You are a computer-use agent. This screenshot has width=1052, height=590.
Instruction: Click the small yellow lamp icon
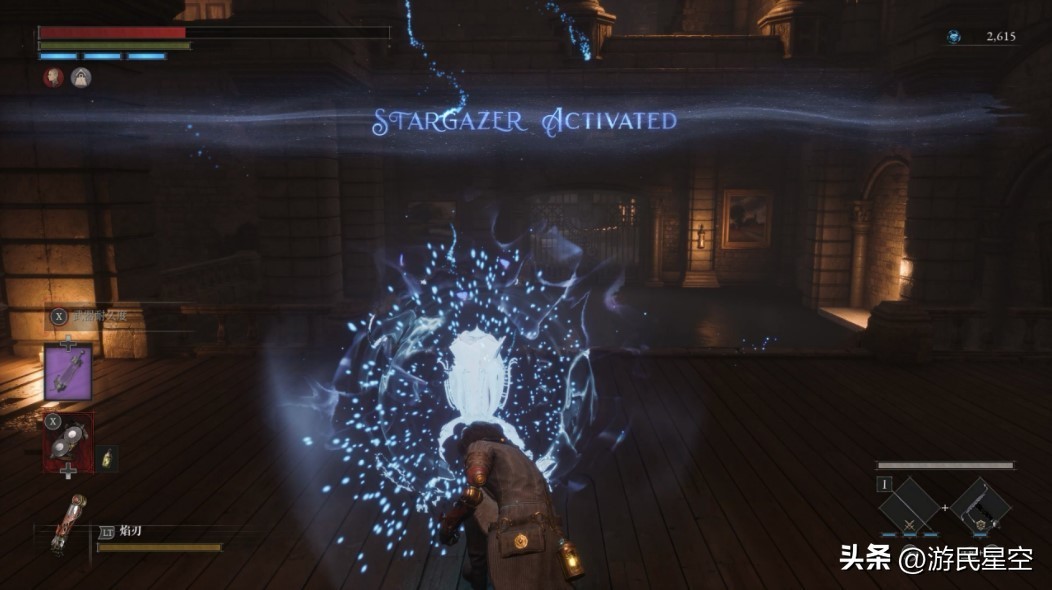108,458
